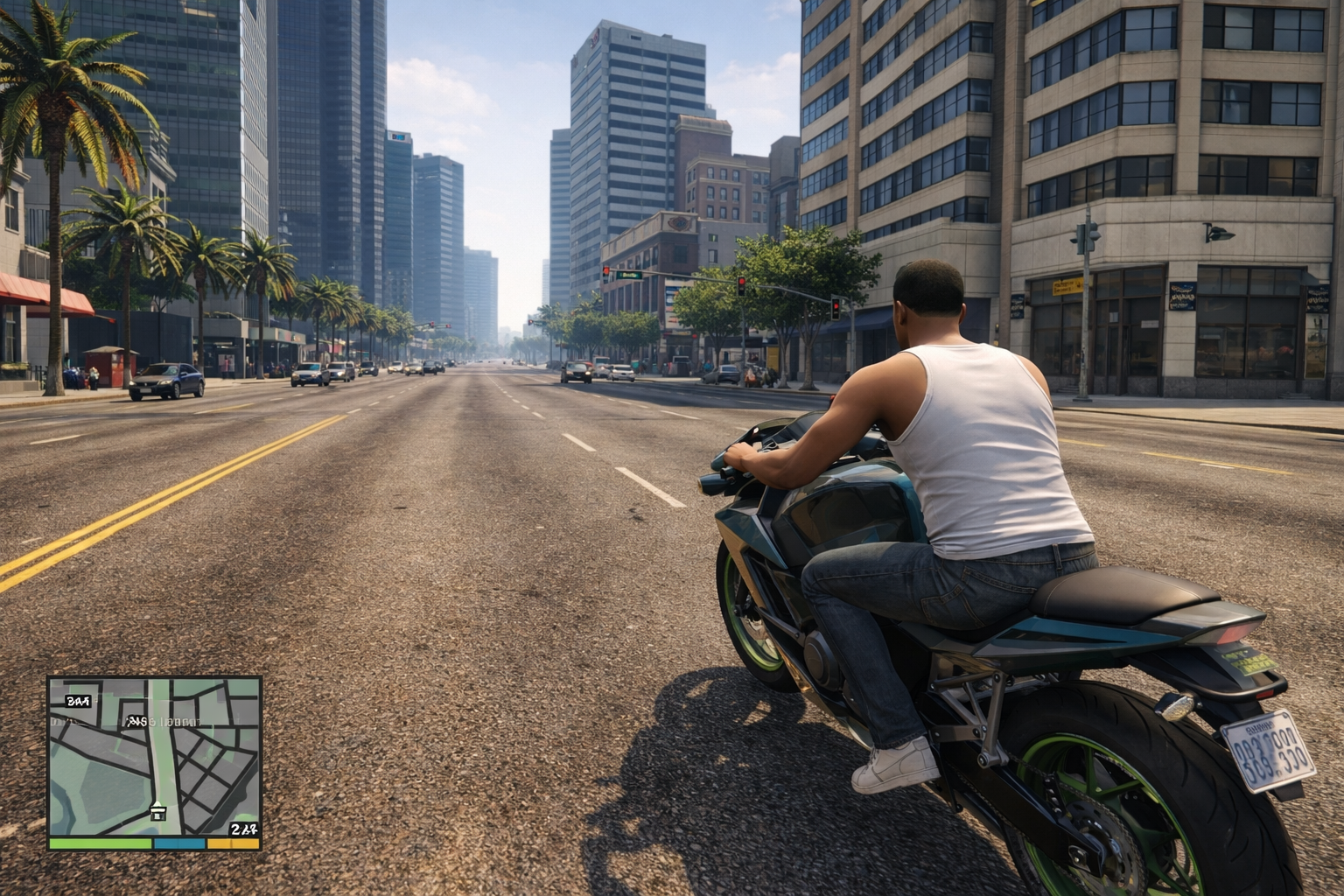Click the green street sign on the pole
The height and width of the screenshot is (896, 1344).
(x=629, y=275)
